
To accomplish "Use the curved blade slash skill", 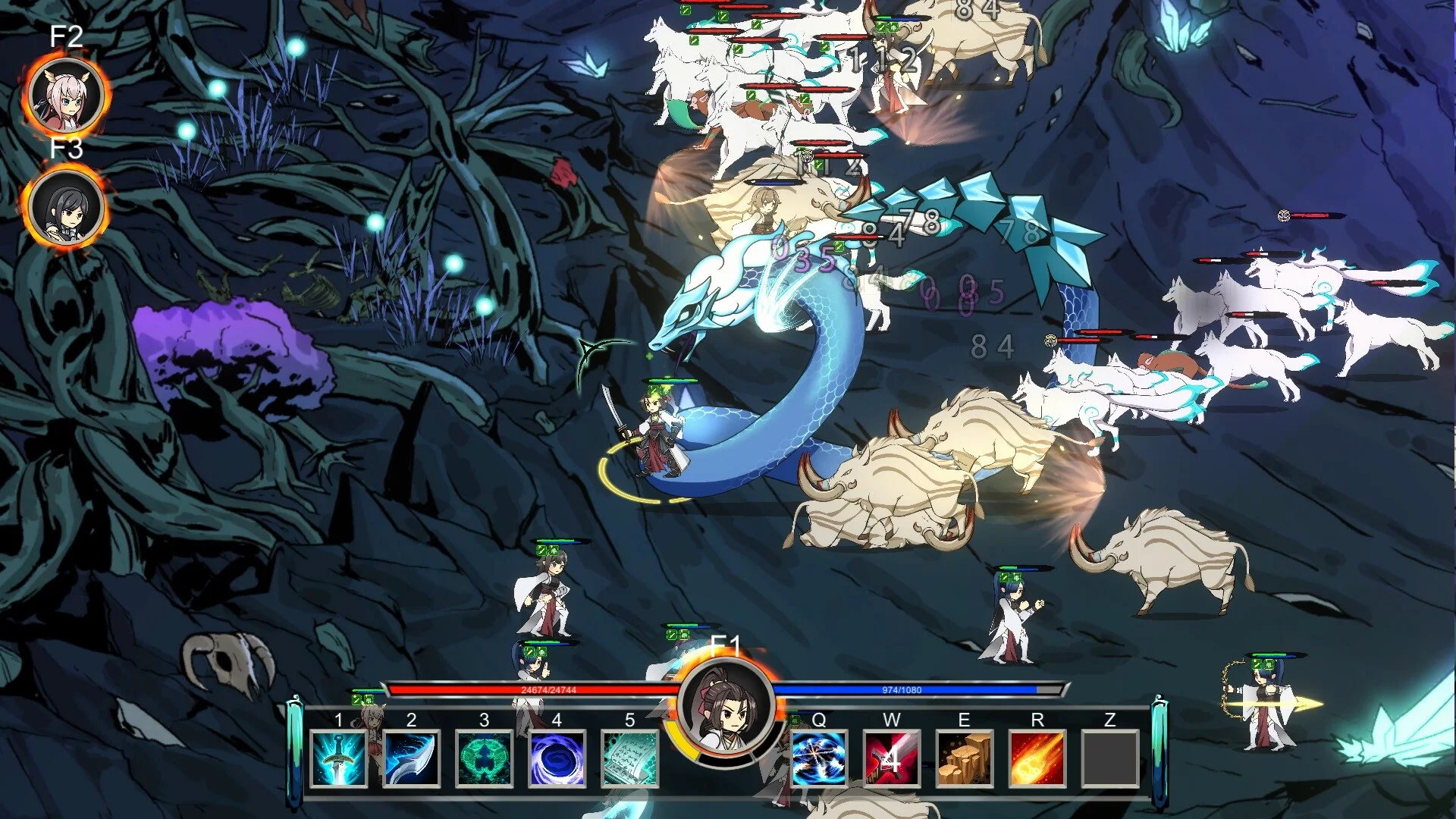I will pos(411,758).
